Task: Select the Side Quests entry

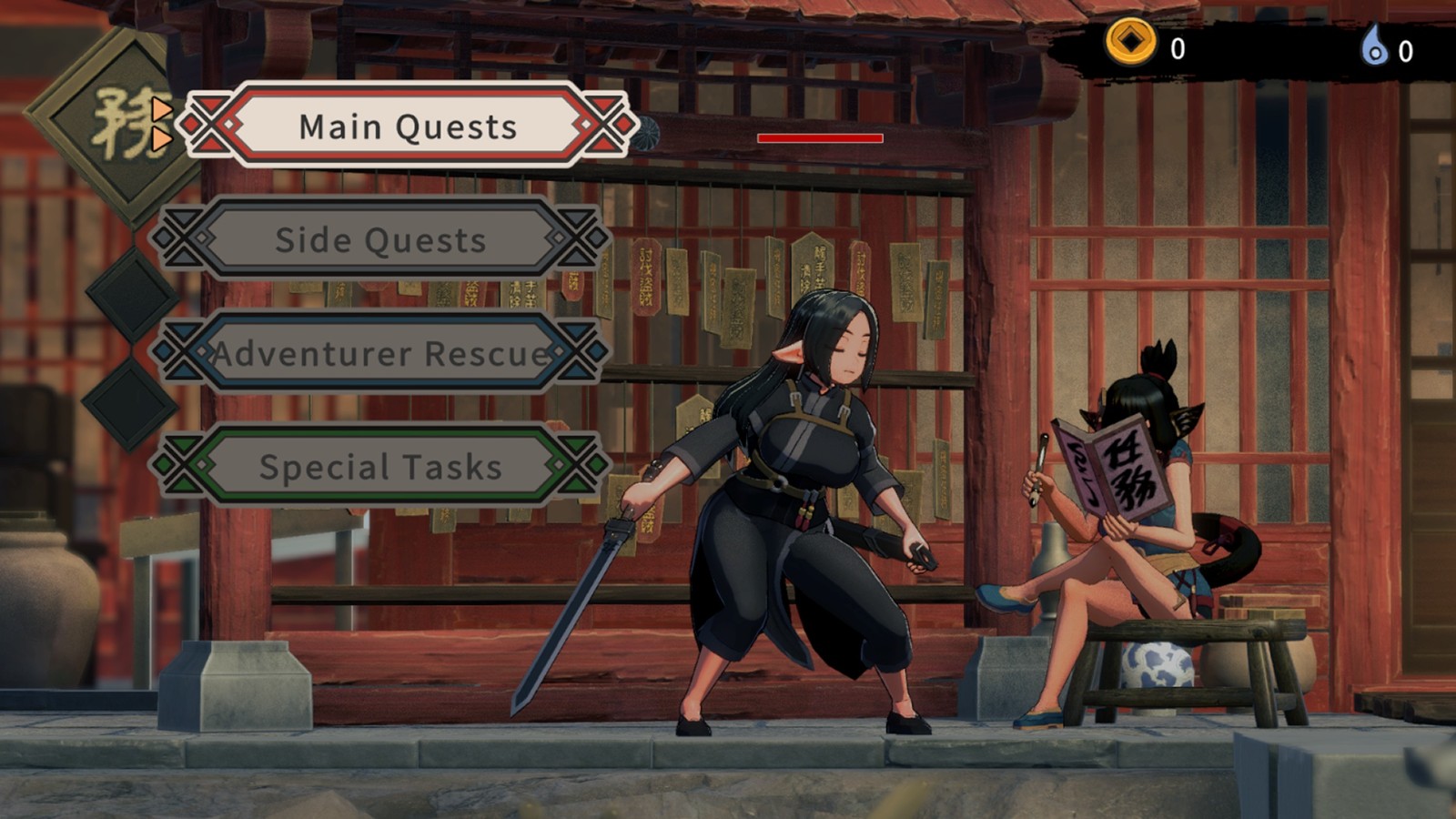Action: coord(380,239)
